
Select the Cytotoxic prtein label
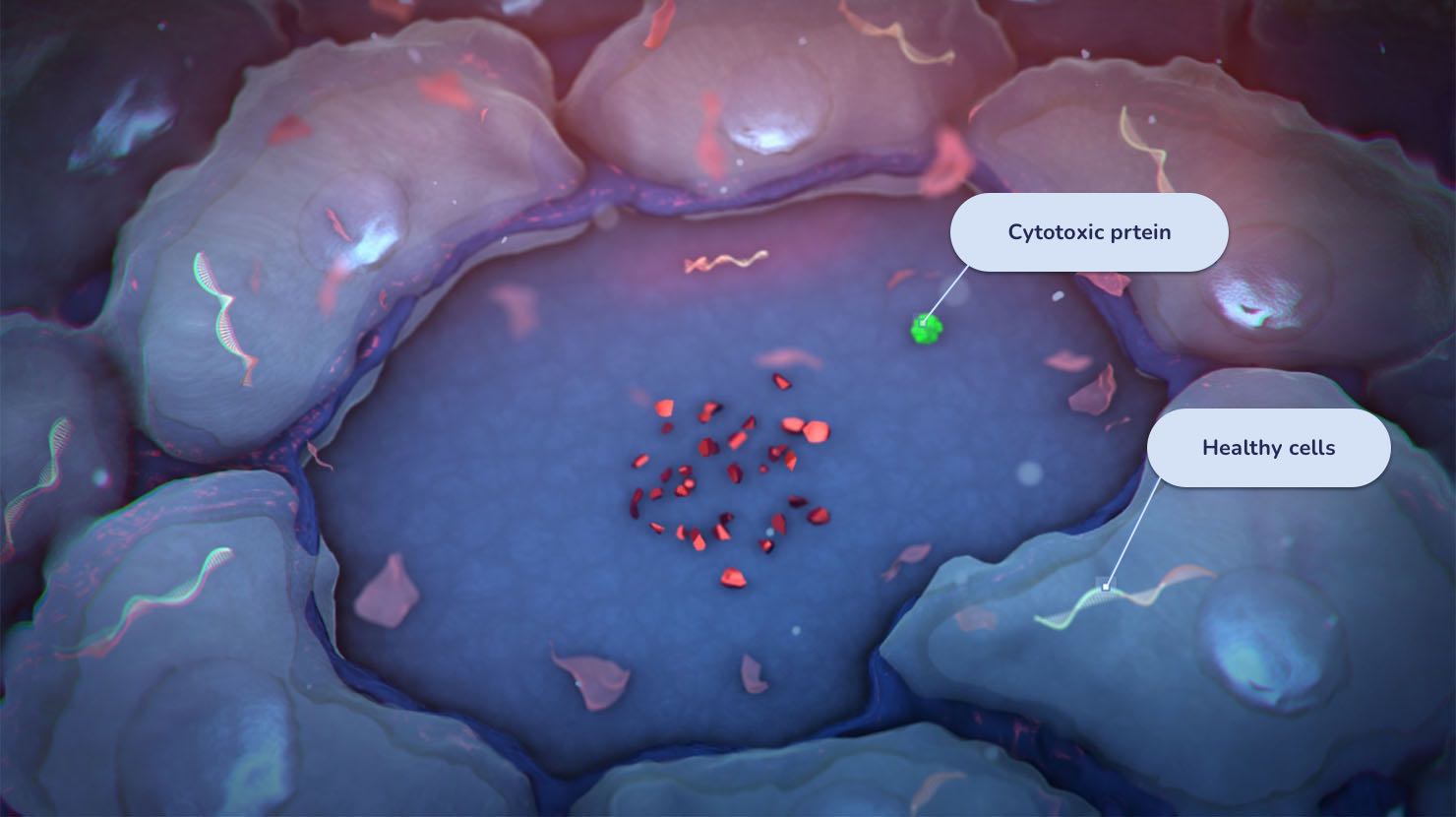[1089, 232]
